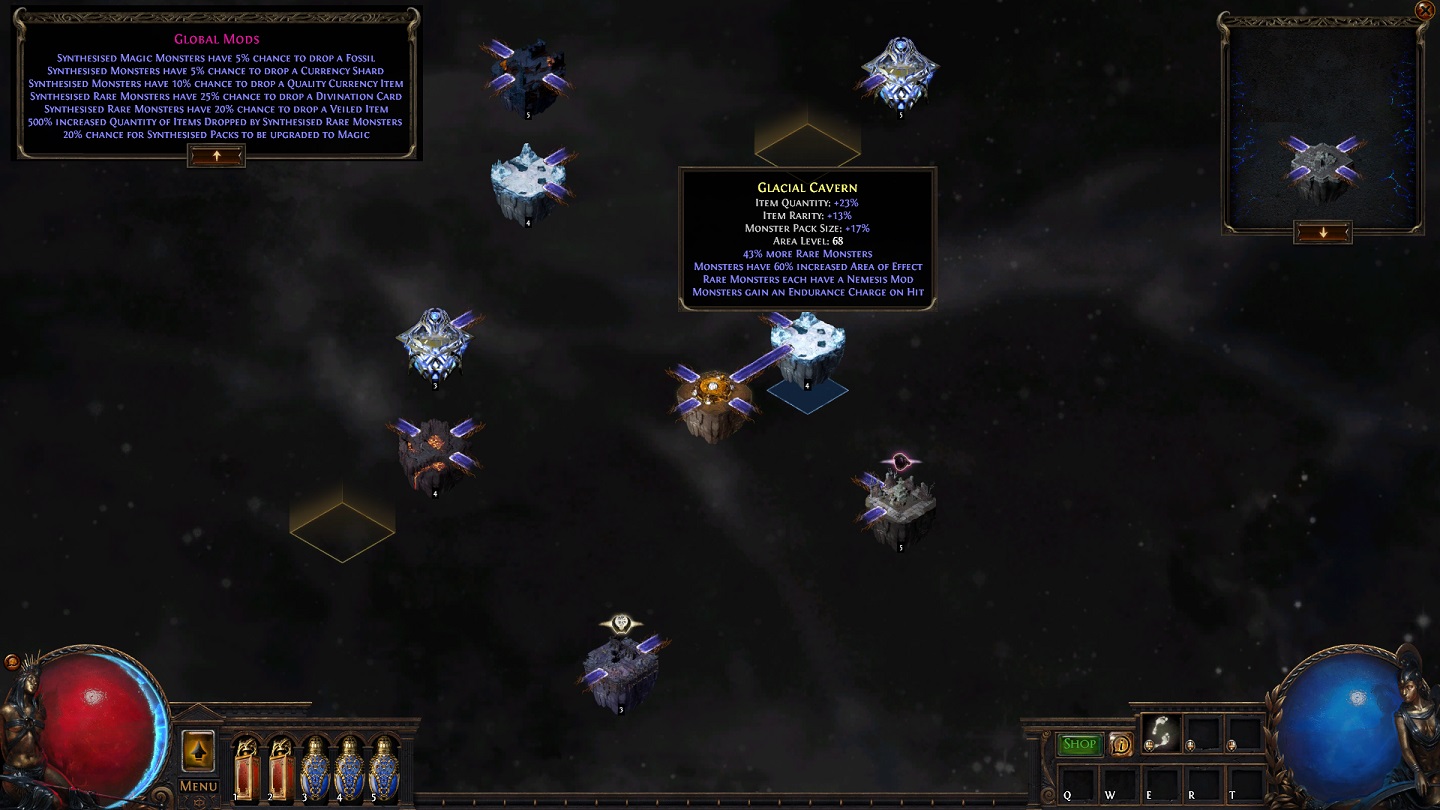1440x810 pixels.
Task: Select the Glacial Cavern memory tile
Action: point(808,346)
